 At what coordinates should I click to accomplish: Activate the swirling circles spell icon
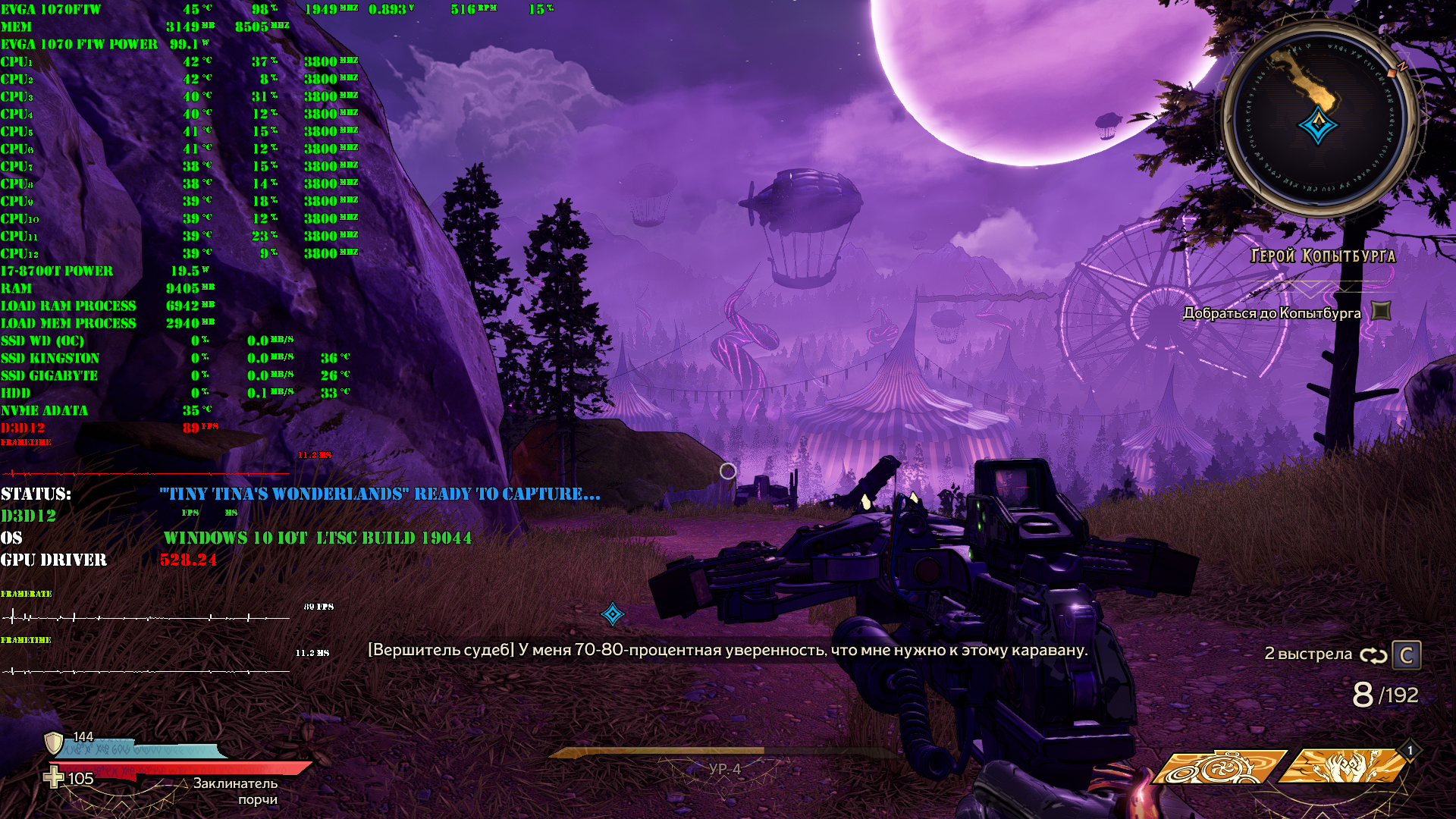pos(1219,767)
